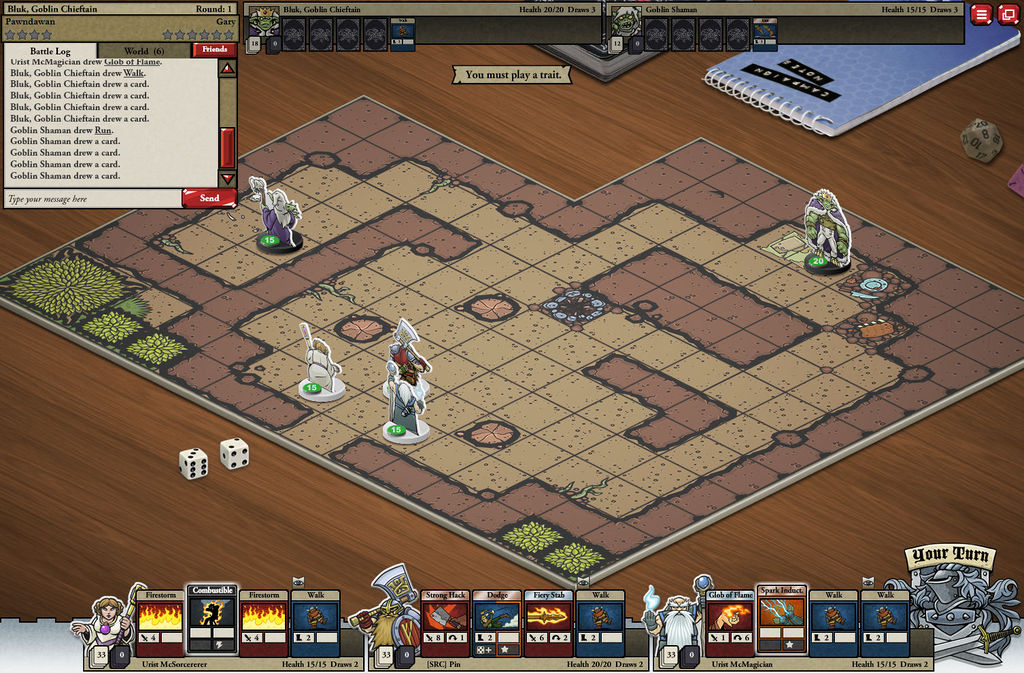Open the red menu button
Viewport: 1024px width, 673px height.
(980, 14)
